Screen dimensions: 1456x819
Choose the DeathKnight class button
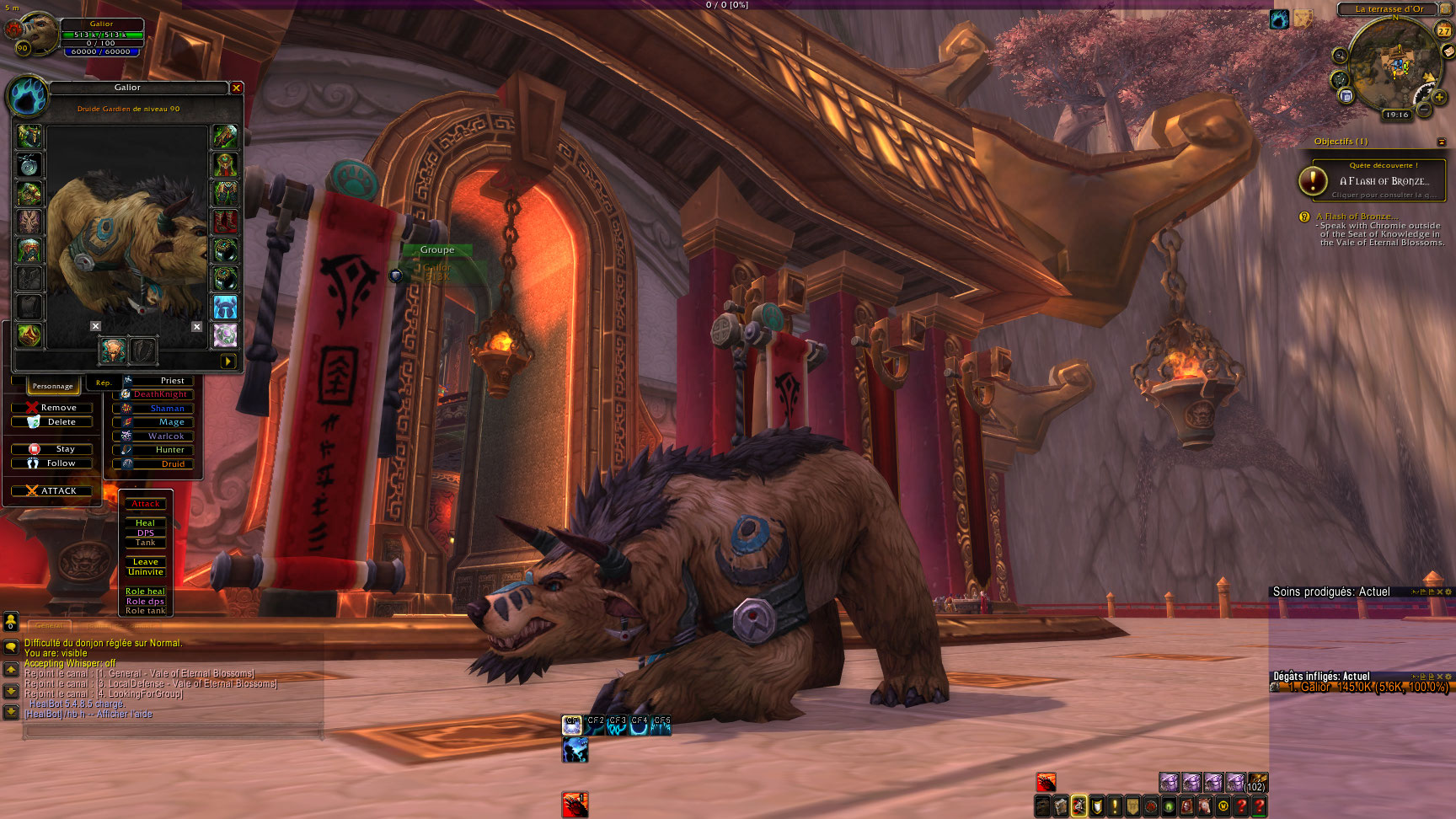click(x=155, y=394)
